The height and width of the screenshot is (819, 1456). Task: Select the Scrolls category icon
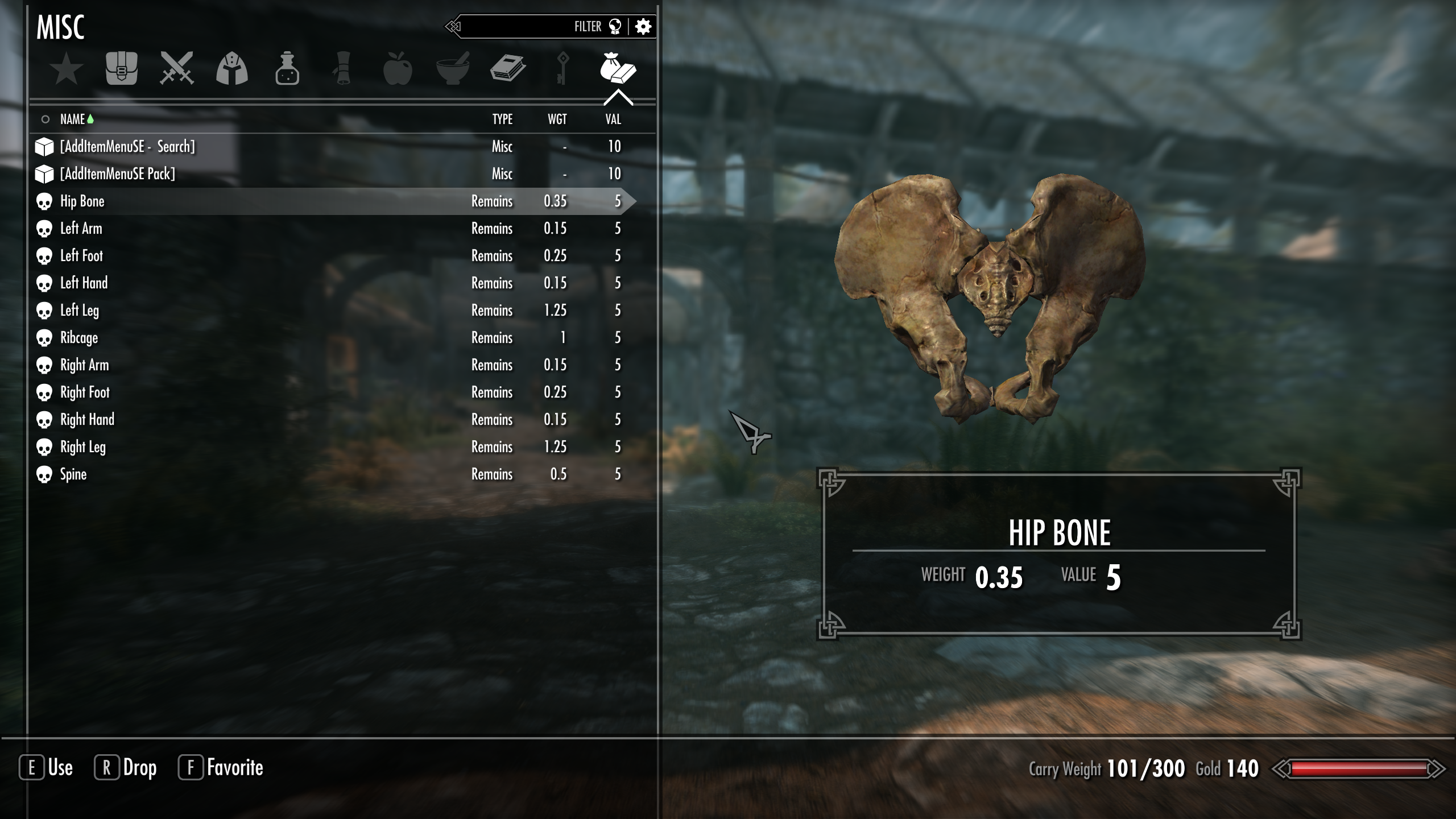[x=342, y=69]
